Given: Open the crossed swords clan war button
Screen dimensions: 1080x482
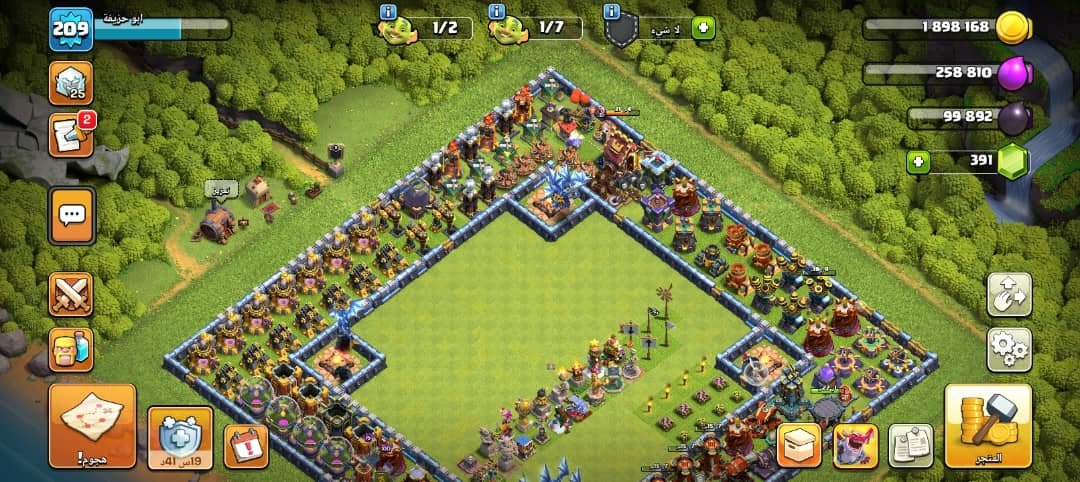Looking at the screenshot, I should pos(71,294).
